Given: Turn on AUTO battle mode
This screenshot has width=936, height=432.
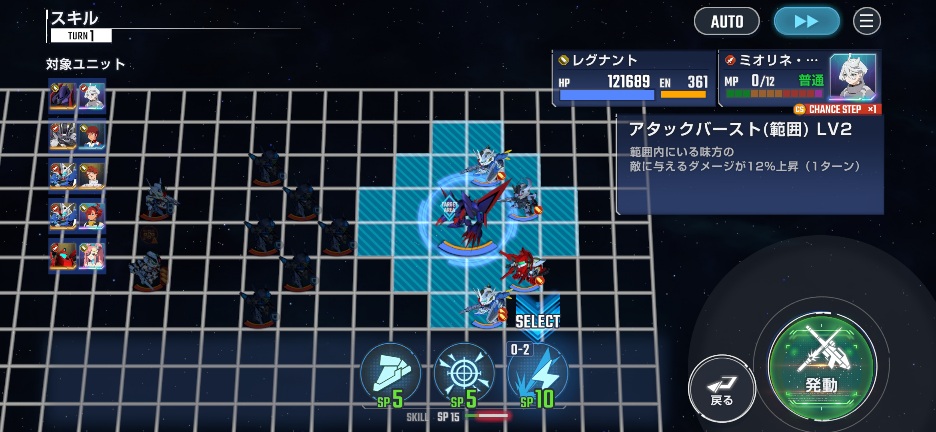Looking at the screenshot, I should (727, 21).
